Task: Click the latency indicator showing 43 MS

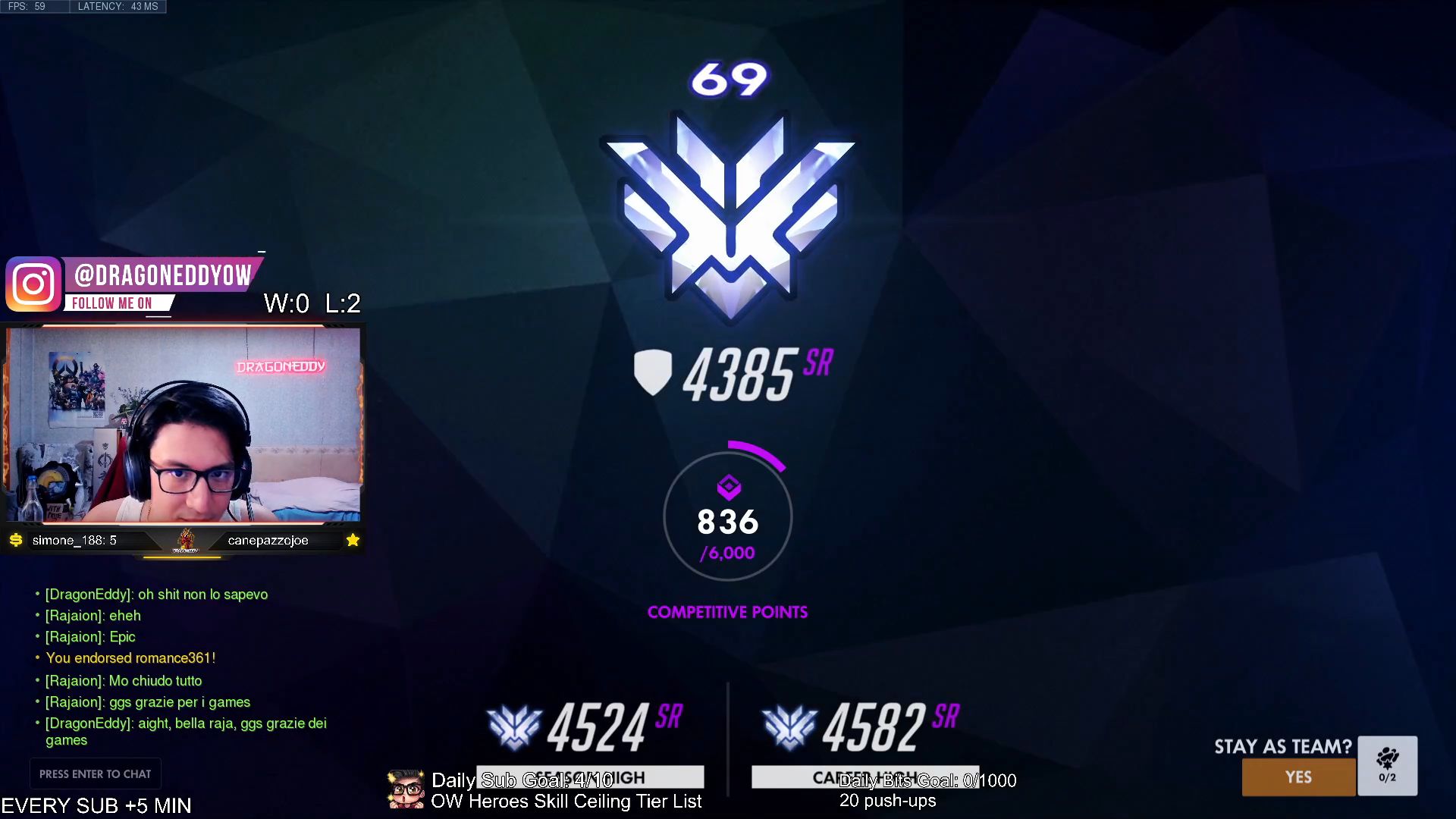Action: [118, 6]
